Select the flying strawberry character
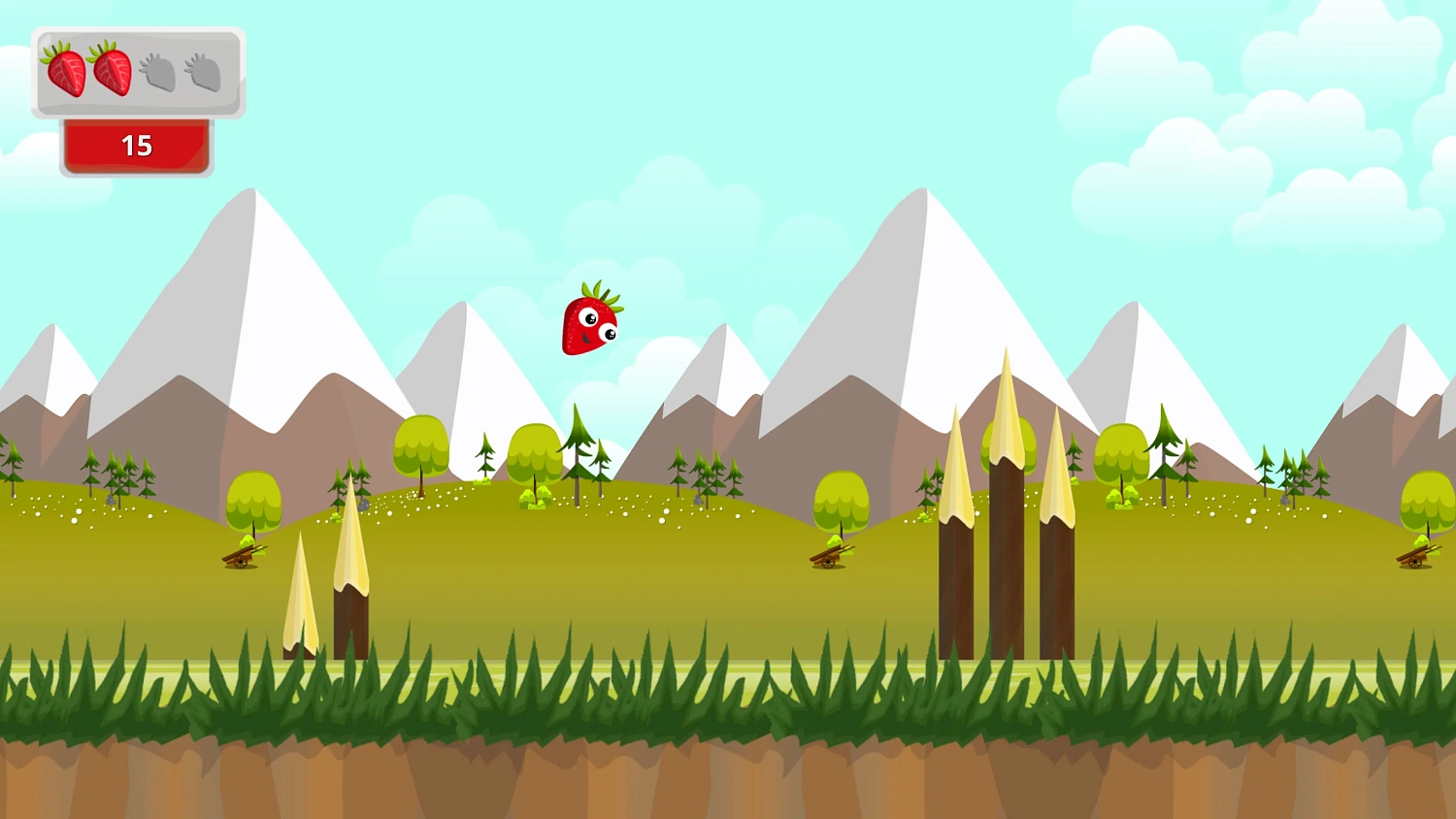The width and height of the screenshot is (1456, 819). [592, 323]
